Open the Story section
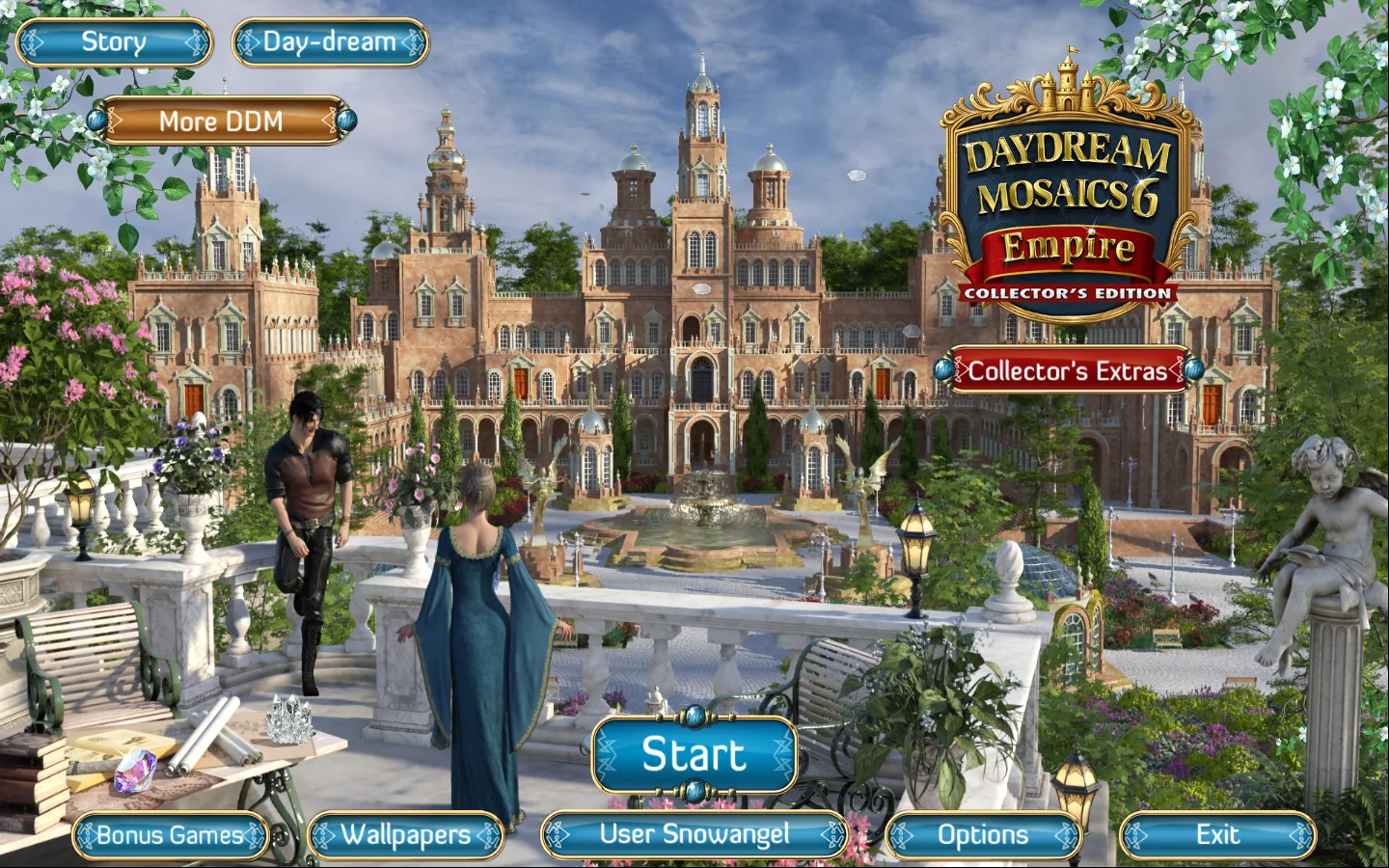Screen dimensions: 1389x868 point(114,42)
